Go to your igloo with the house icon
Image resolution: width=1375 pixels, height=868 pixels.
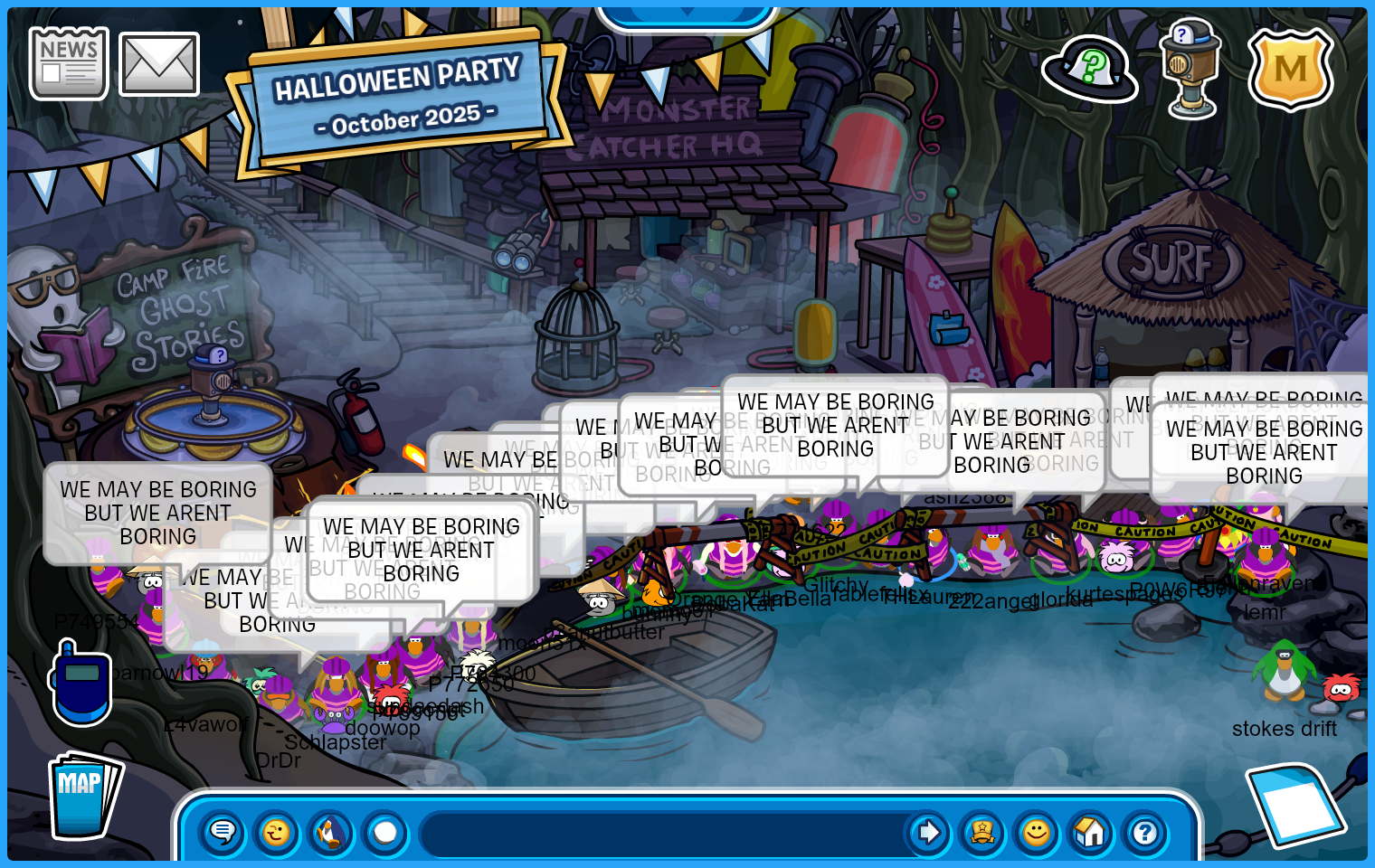(1091, 832)
